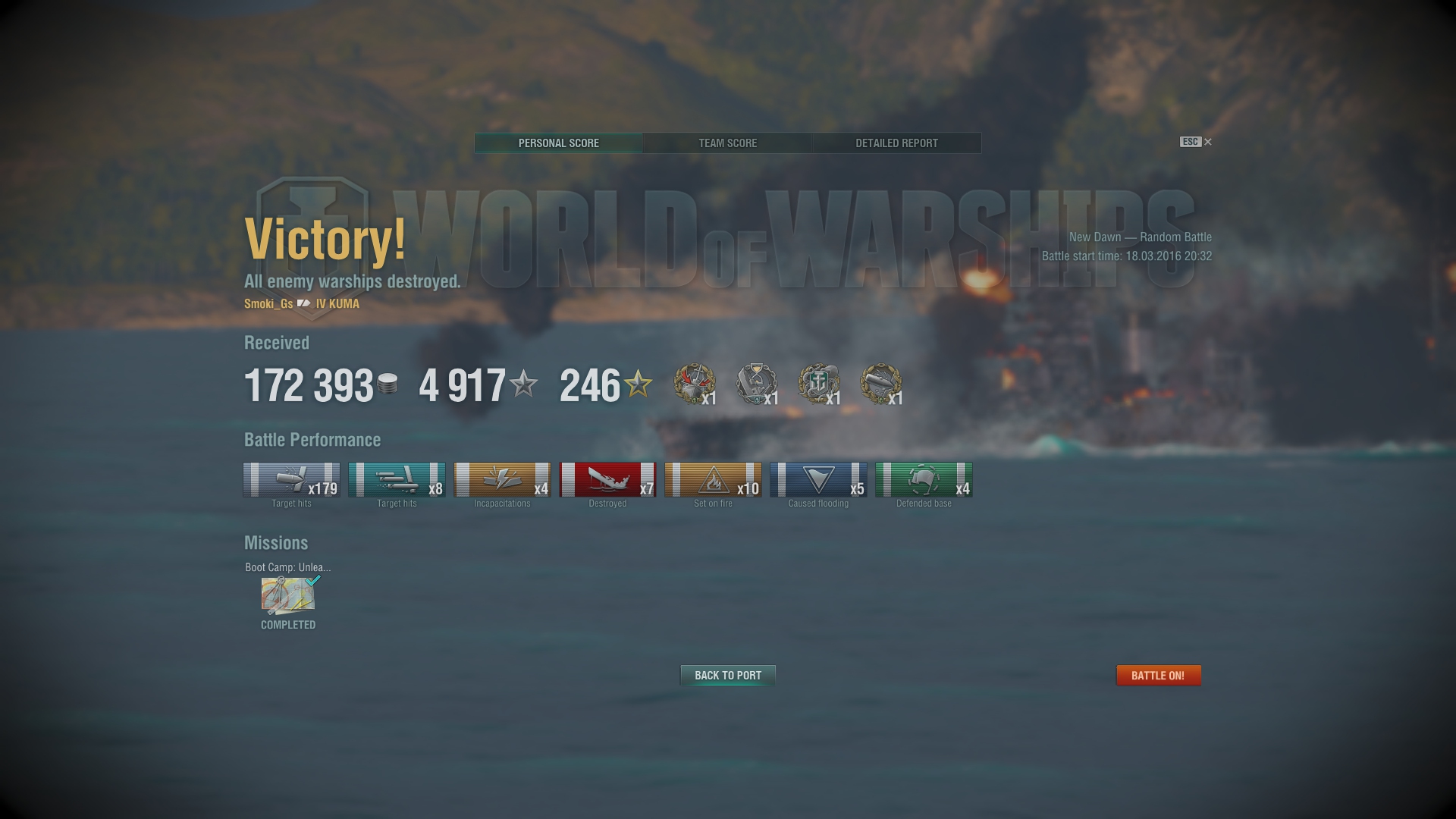Click the Destroyed ribbon showing x7
Viewport: 1456px width, 819px height.
pos(607,480)
